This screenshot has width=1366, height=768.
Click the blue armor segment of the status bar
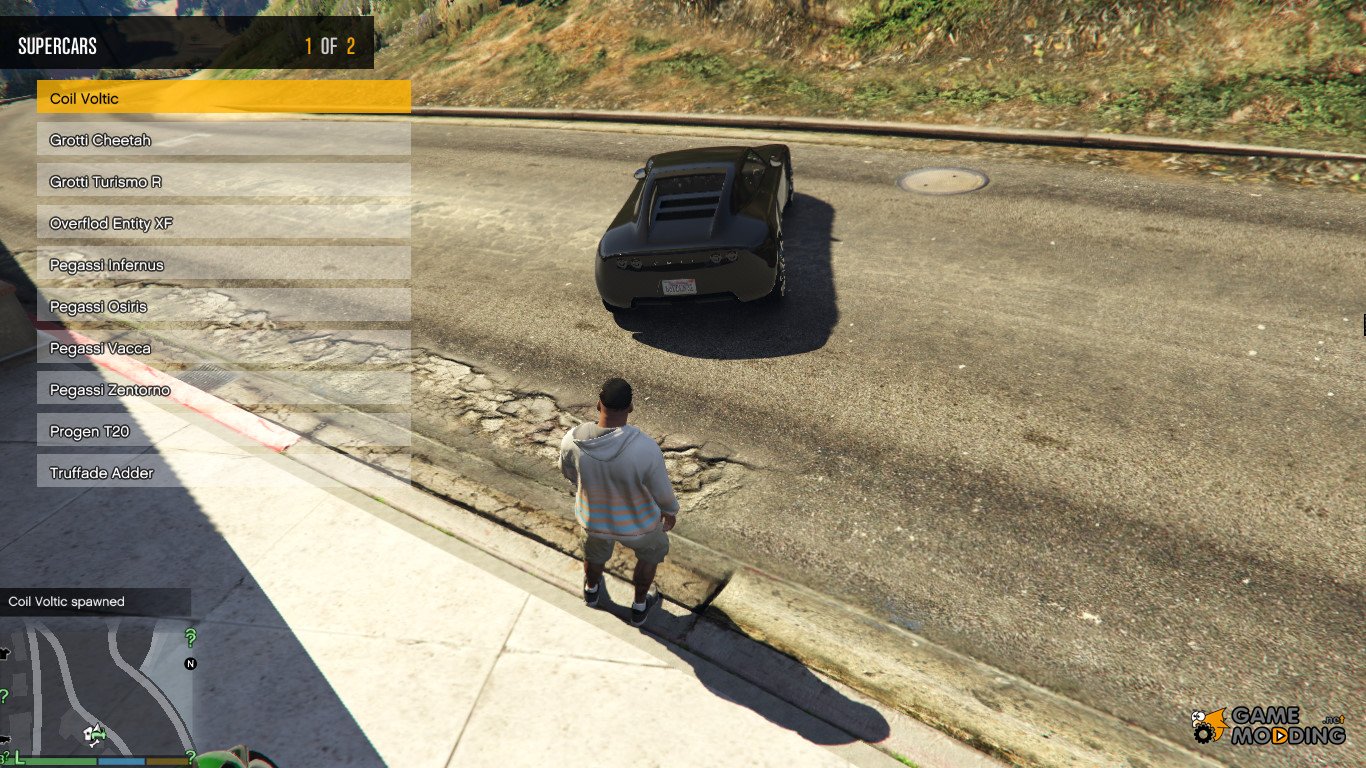pyautogui.click(x=120, y=760)
